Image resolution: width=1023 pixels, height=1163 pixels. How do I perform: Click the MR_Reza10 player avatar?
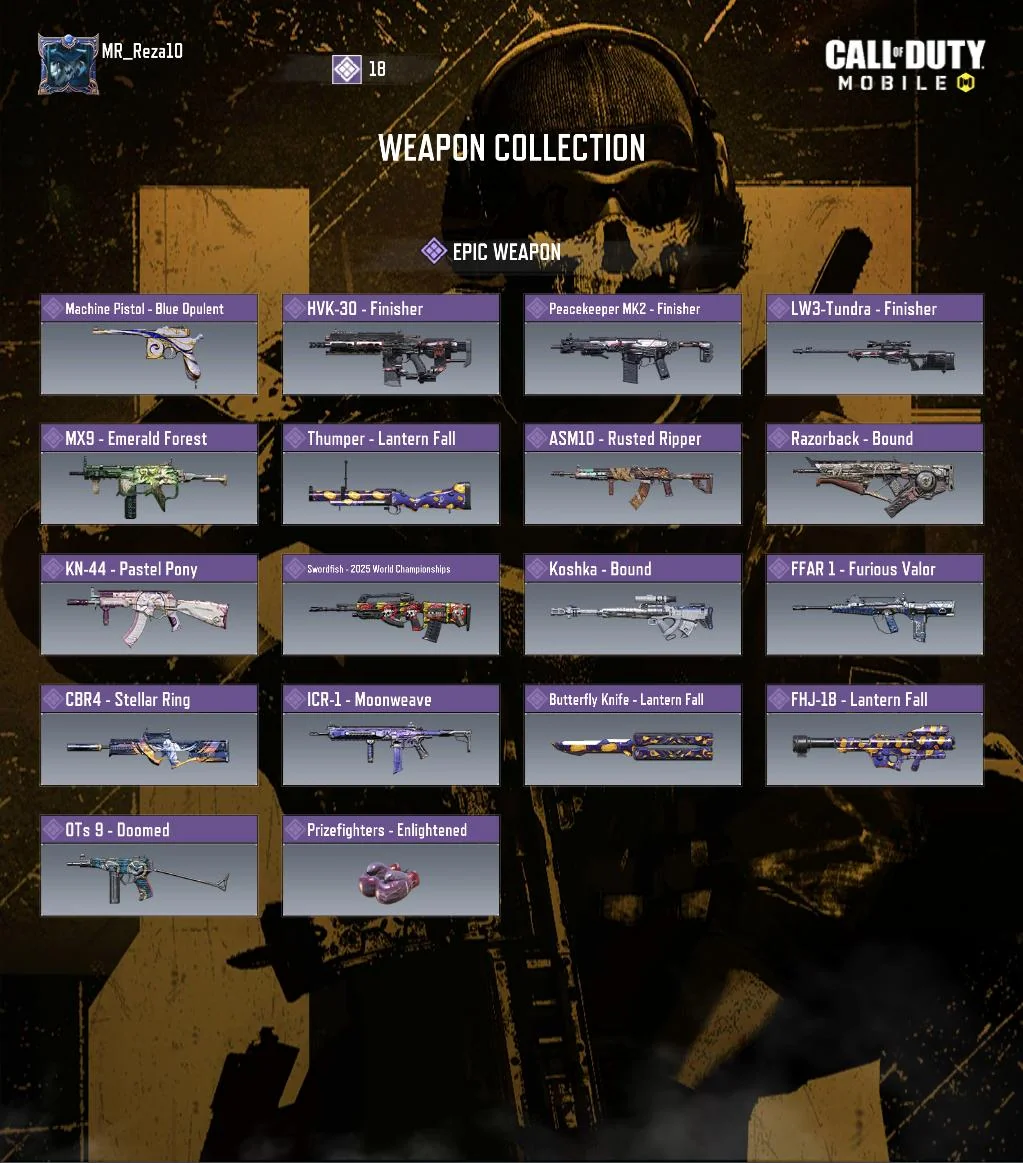click(x=68, y=64)
